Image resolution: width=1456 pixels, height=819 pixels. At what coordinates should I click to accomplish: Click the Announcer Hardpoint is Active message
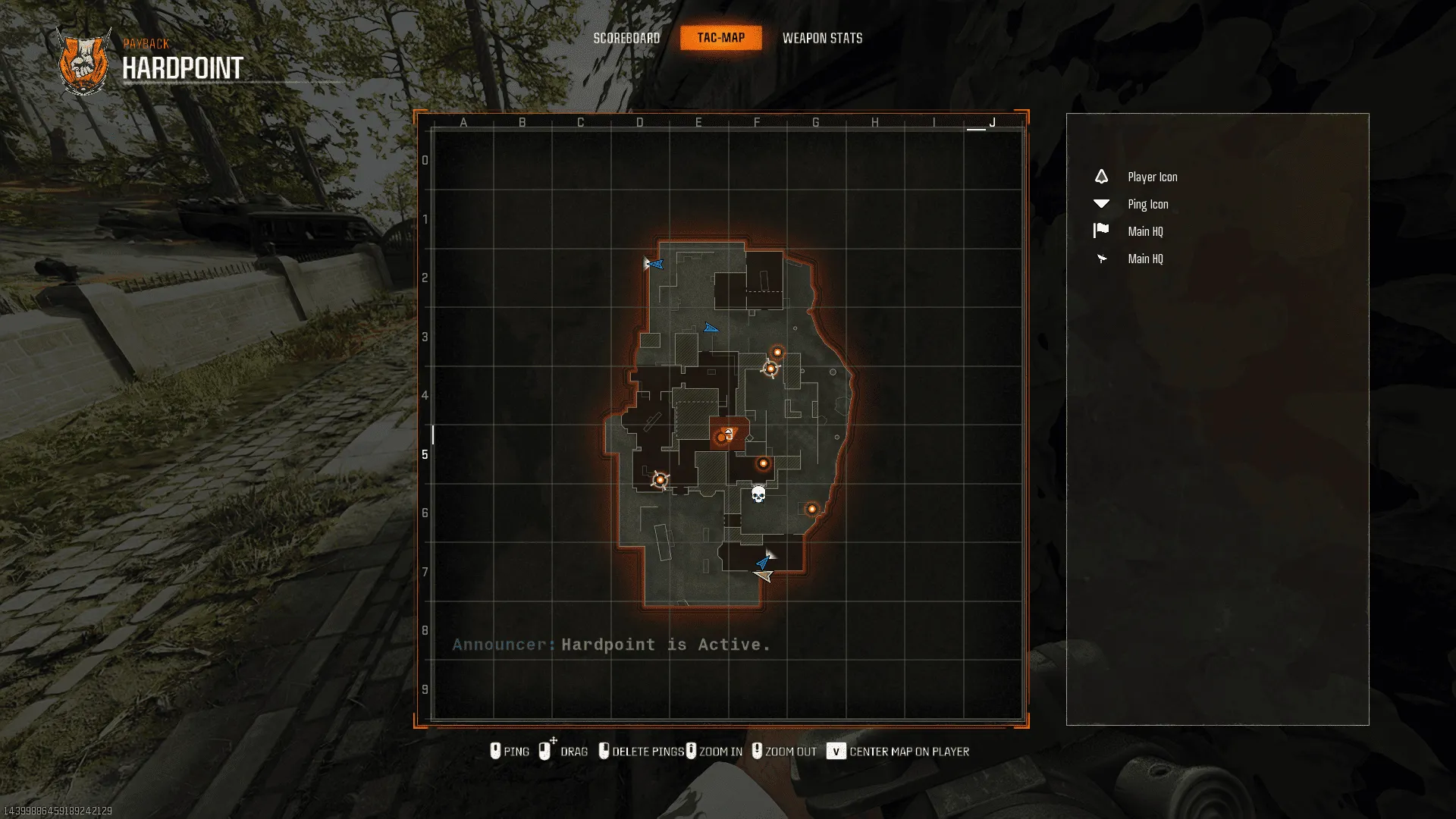pos(611,645)
